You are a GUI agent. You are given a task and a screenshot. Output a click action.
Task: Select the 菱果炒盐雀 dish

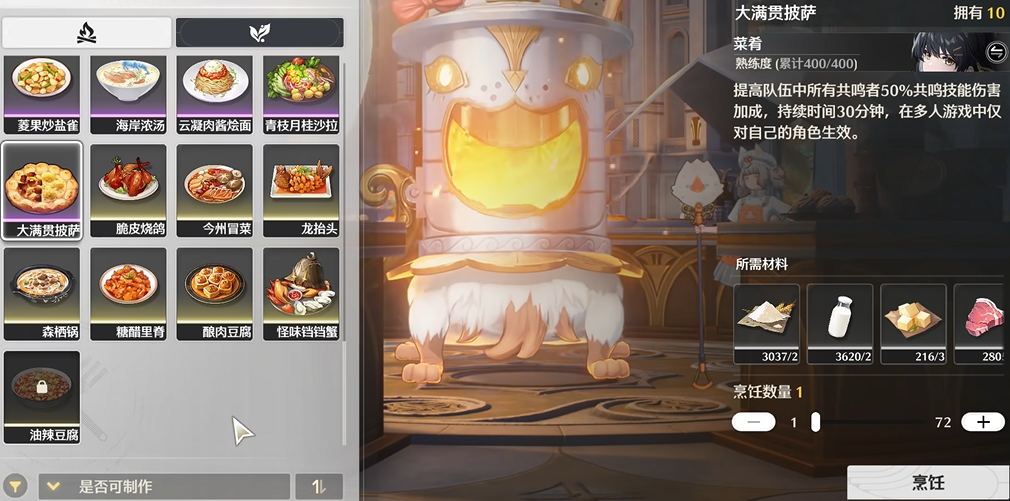click(42, 87)
